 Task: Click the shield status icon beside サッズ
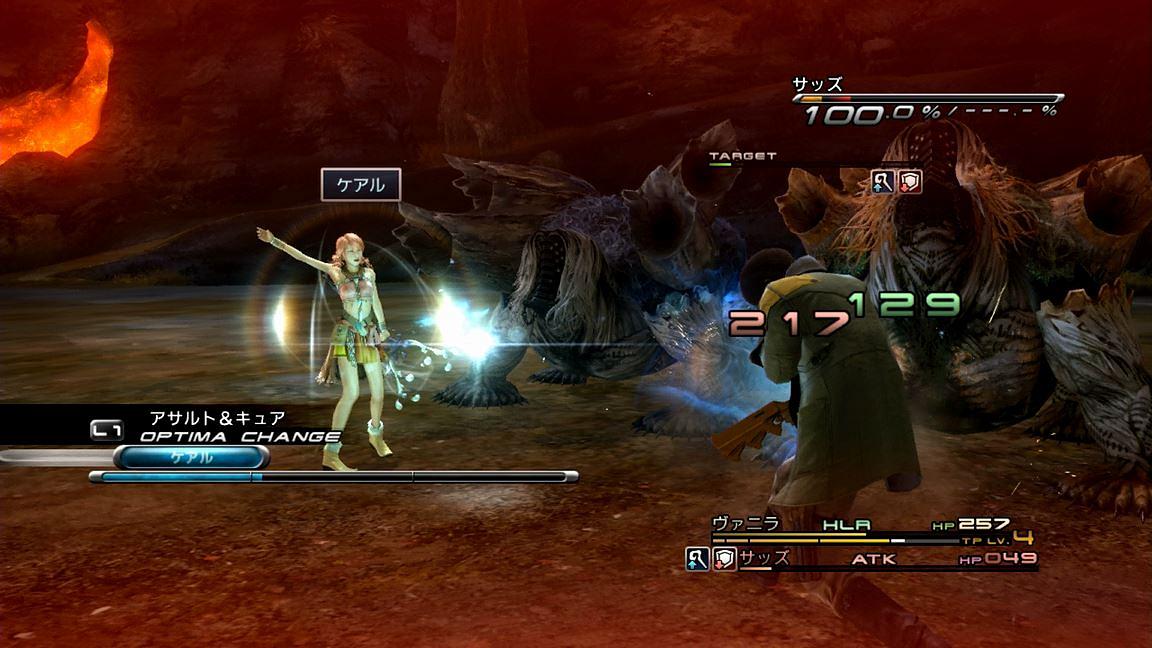[724, 559]
